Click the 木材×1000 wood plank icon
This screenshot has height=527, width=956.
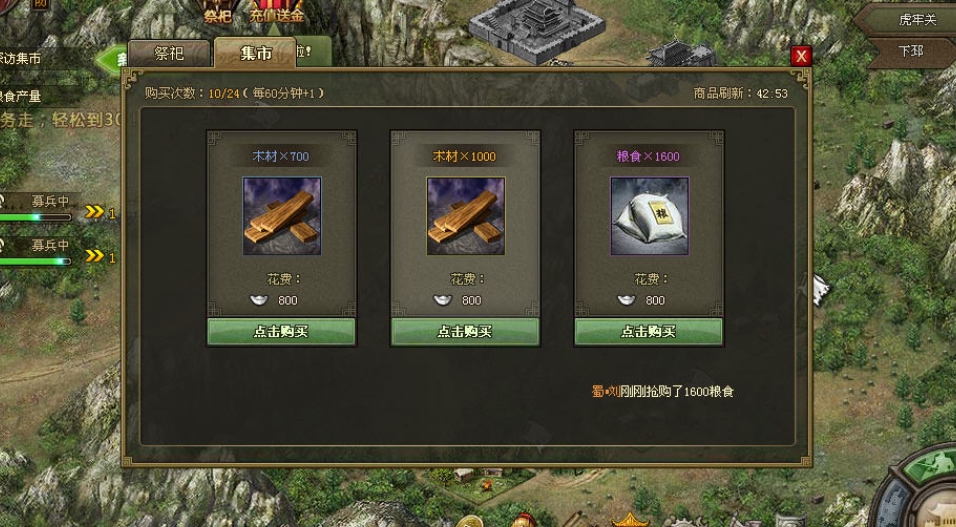click(465, 216)
